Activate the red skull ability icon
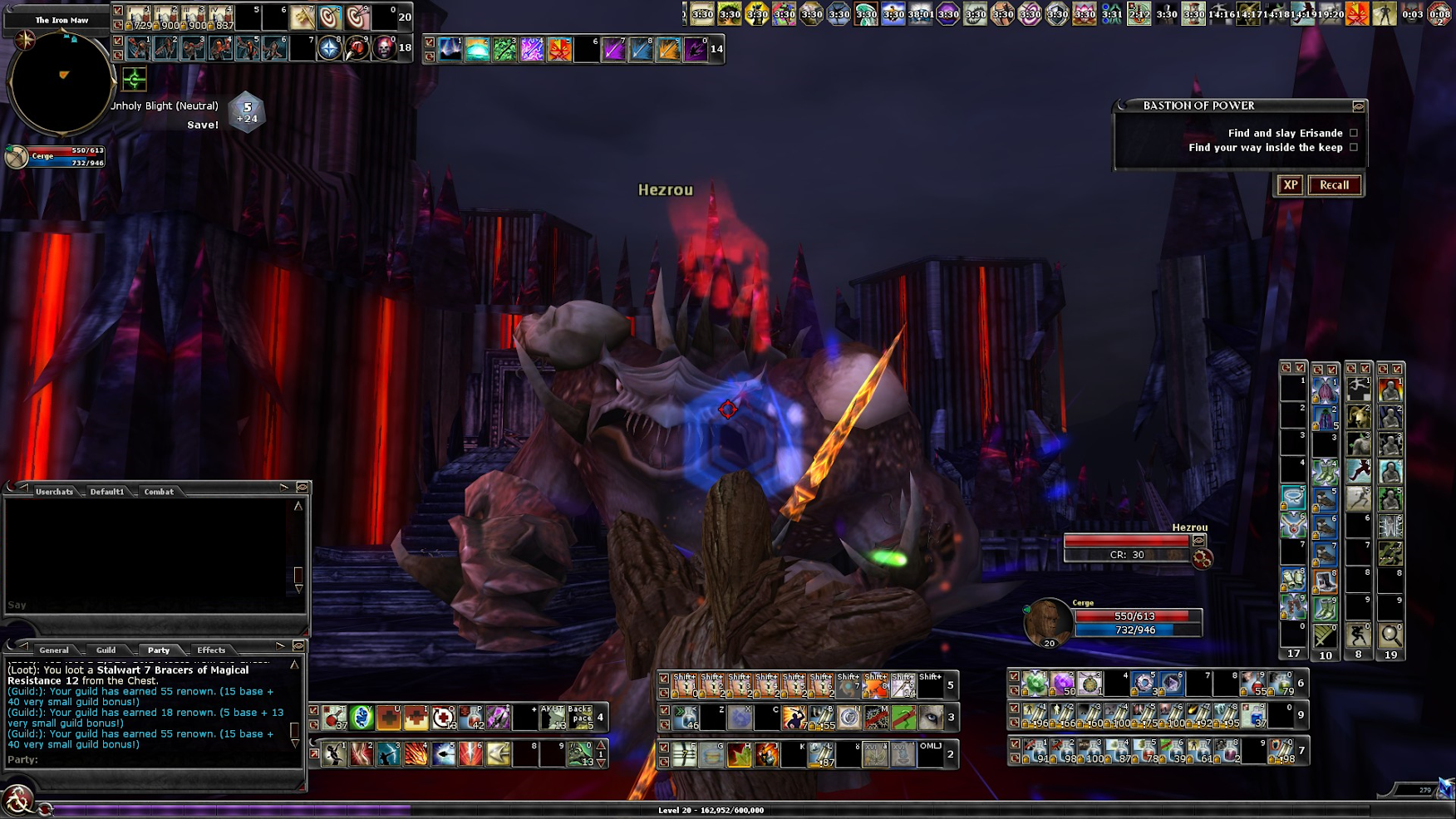1456x819 pixels. click(x=383, y=48)
